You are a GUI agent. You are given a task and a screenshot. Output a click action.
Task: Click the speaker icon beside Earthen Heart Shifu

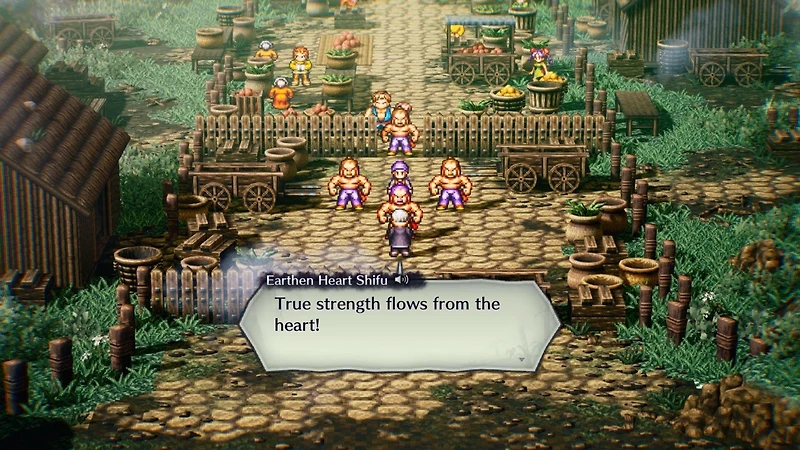(401, 280)
